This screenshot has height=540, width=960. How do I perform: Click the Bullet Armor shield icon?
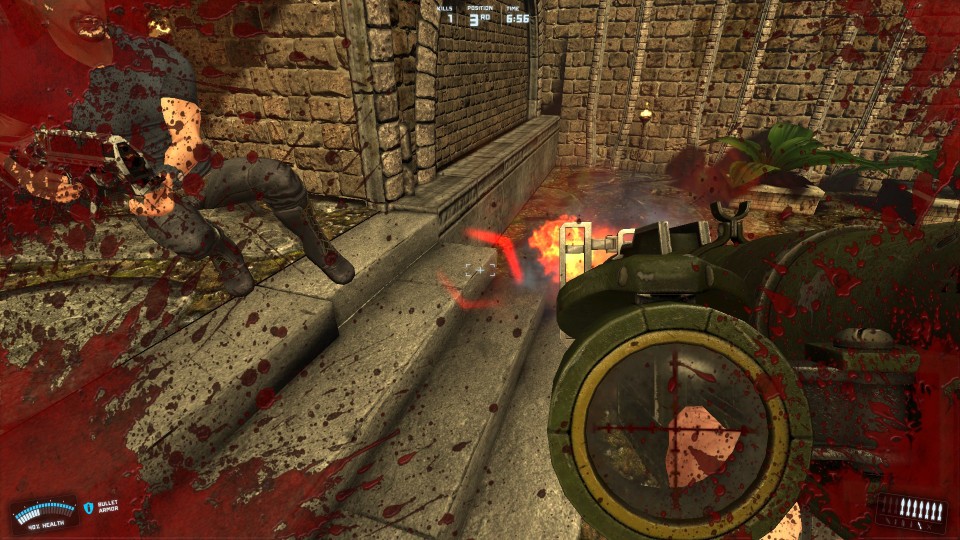(88, 508)
